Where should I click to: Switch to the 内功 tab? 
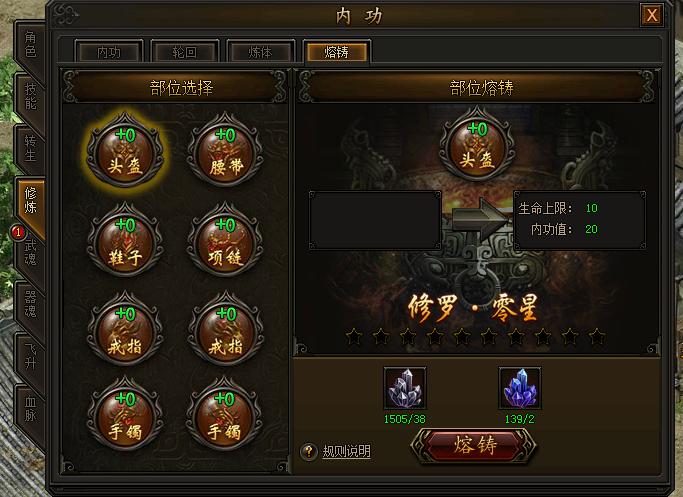pos(109,52)
